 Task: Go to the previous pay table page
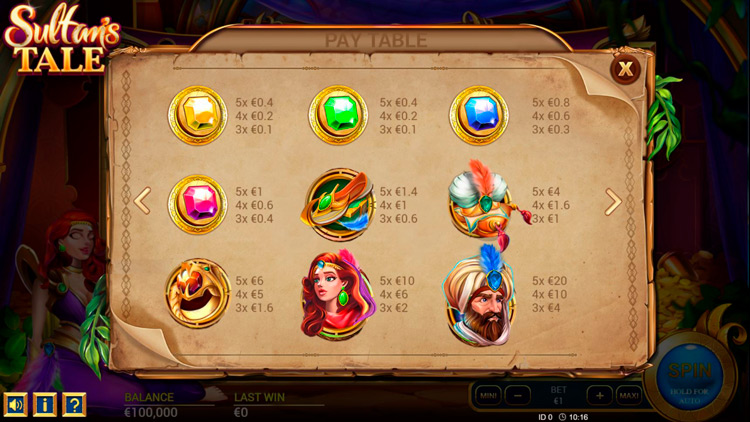point(142,201)
